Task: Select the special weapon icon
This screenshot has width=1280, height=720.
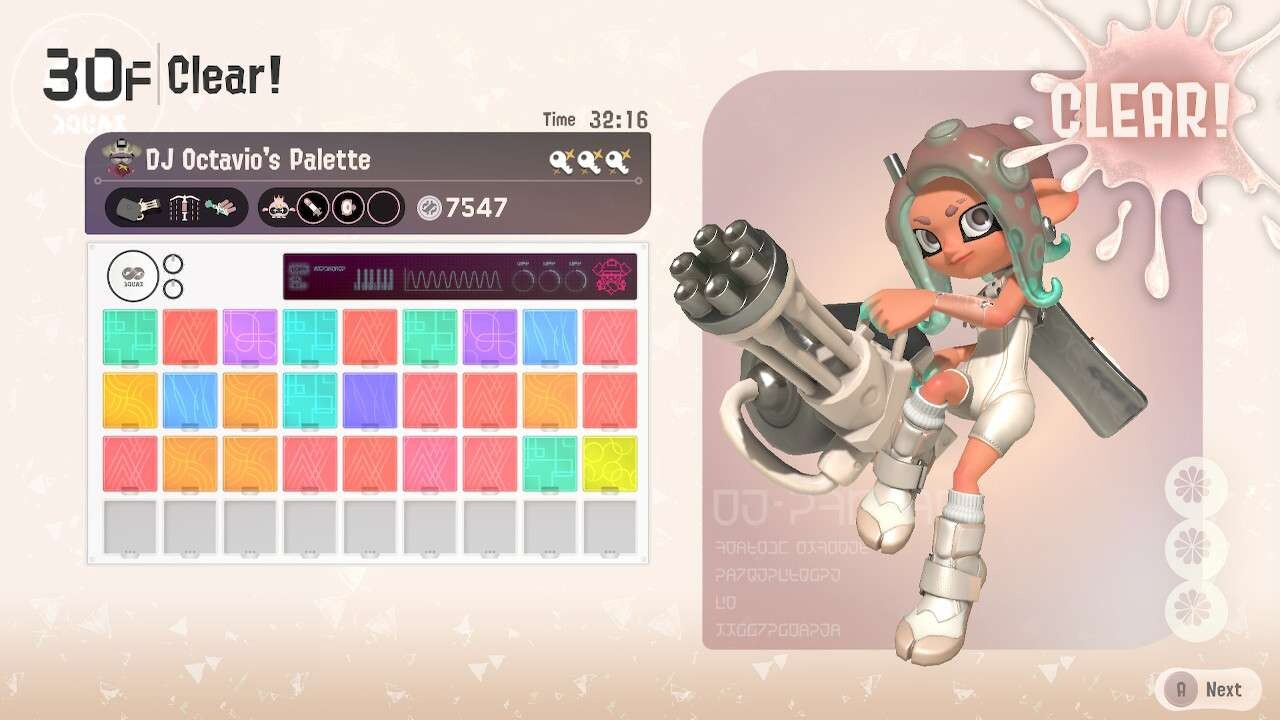Action: pos(222,207)
